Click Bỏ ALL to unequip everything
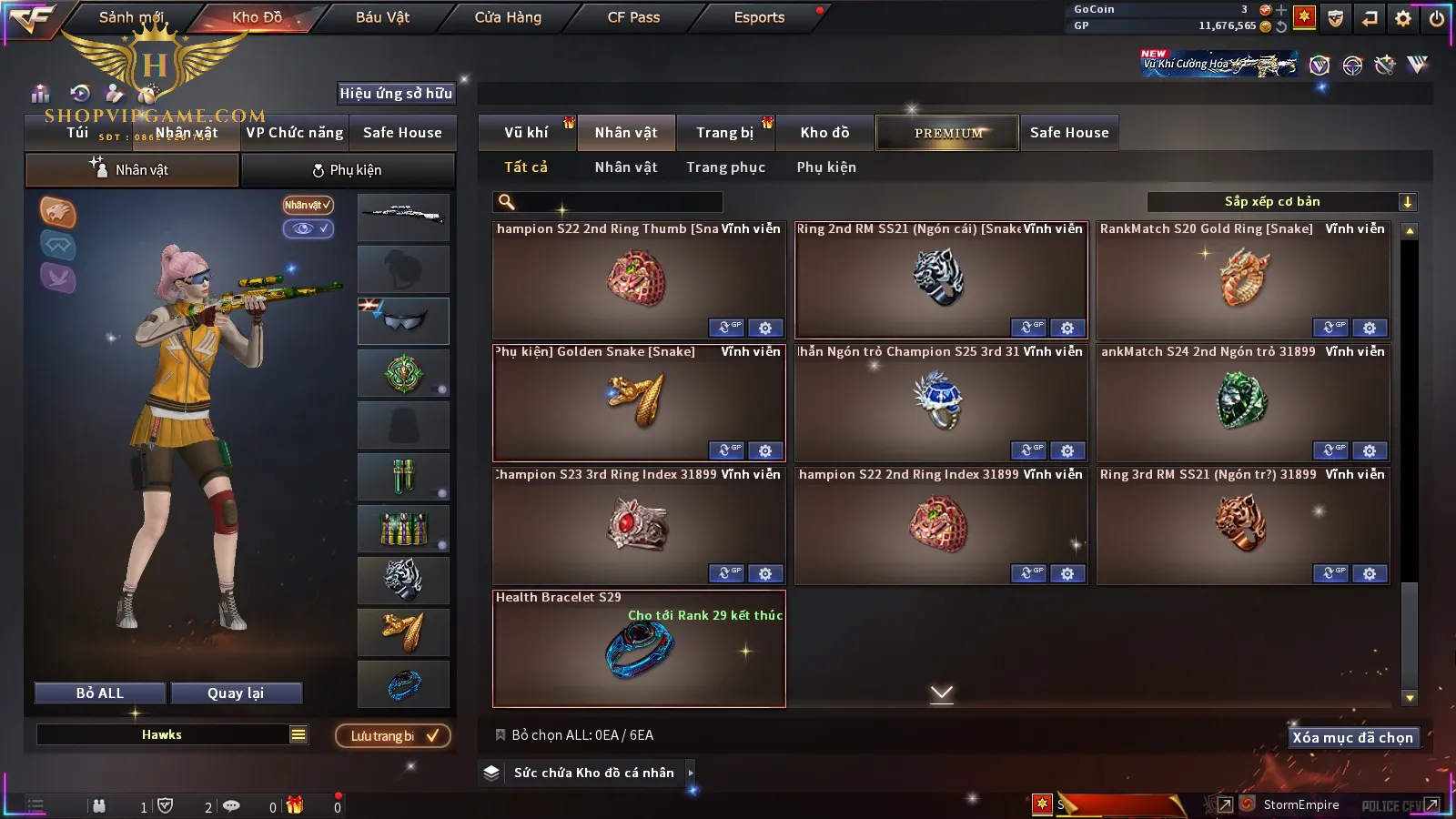Screen dimensions: 1456x819 pyautogui.click(x=100, y=693)
